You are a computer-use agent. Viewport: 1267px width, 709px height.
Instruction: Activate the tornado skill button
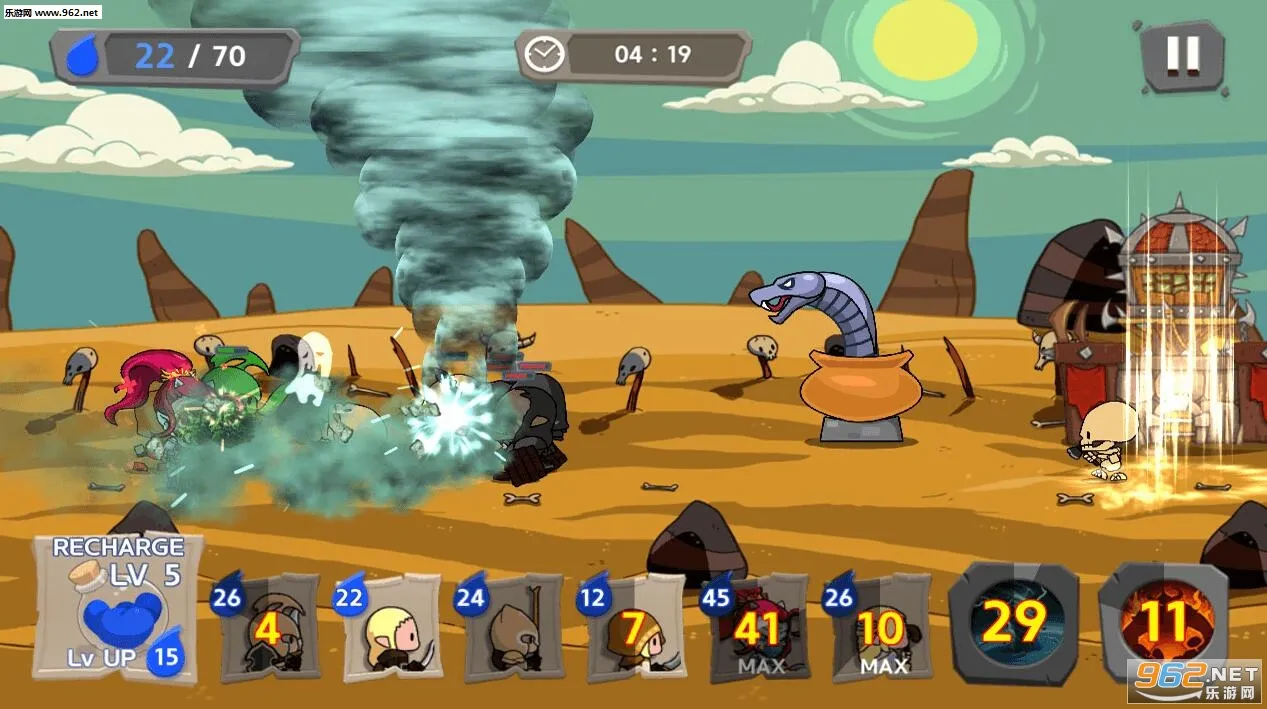(1013, 622)
